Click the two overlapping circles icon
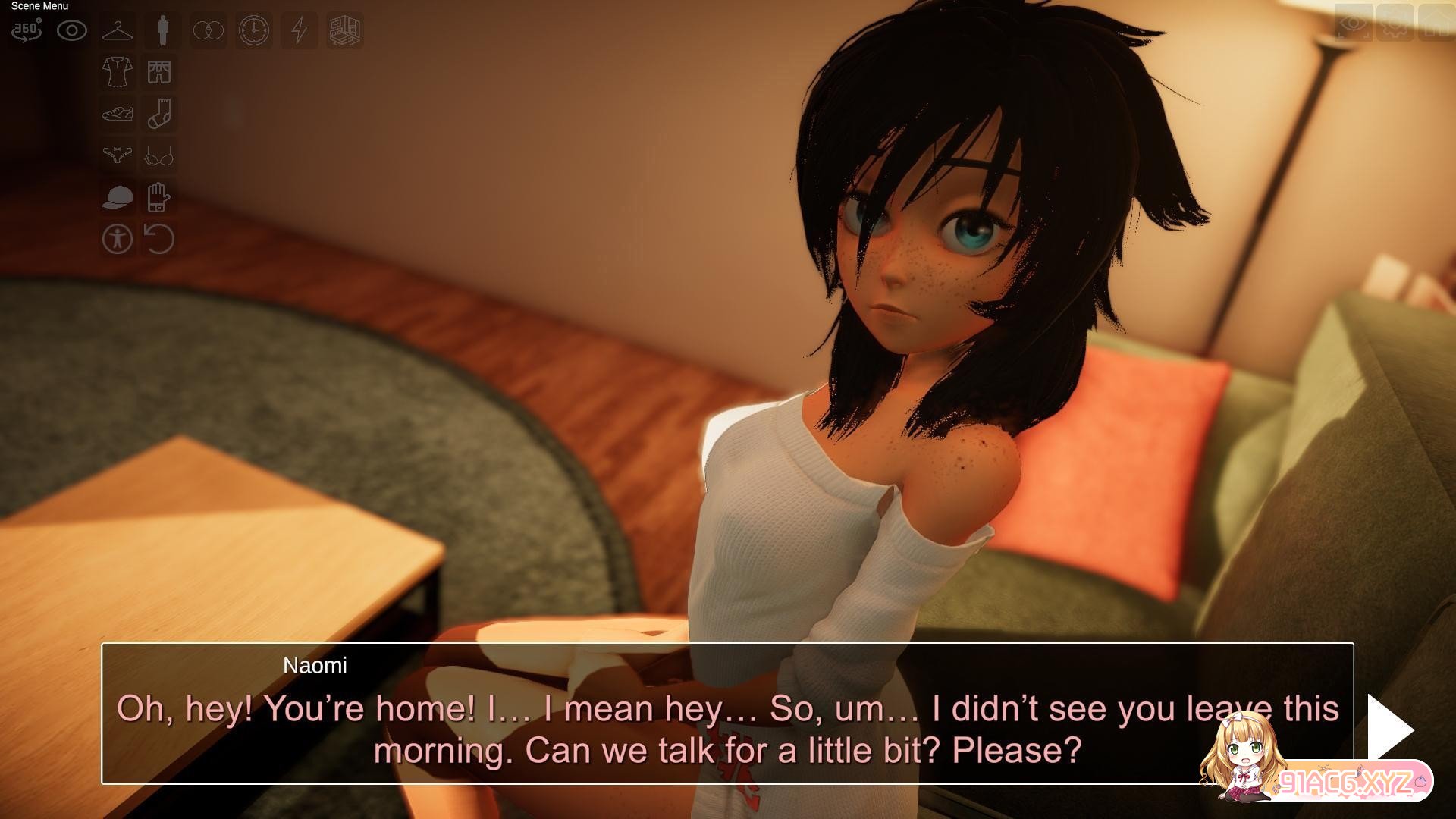The height and width of the screenshot is (819, 1456). click(x=208, y=30)
